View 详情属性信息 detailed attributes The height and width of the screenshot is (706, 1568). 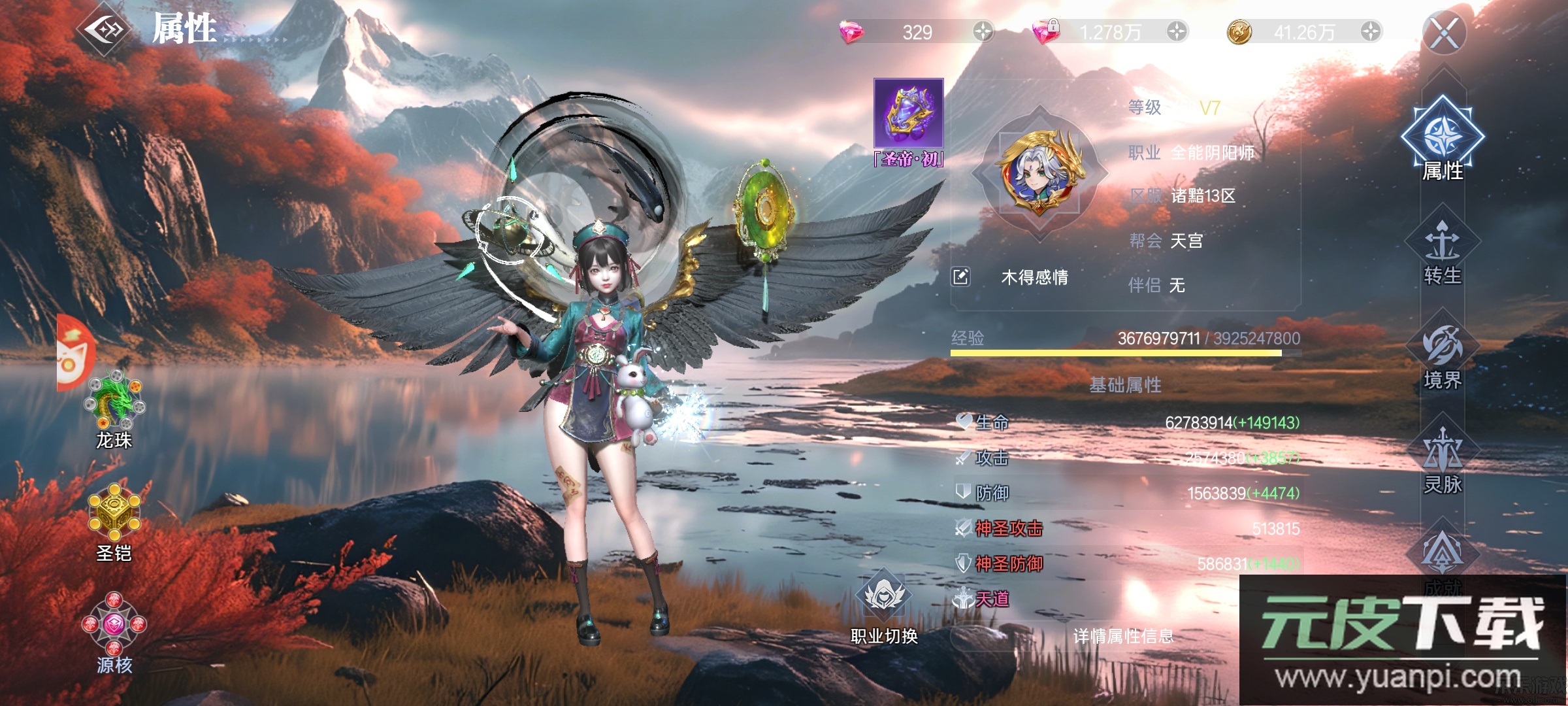(1123, 636)
